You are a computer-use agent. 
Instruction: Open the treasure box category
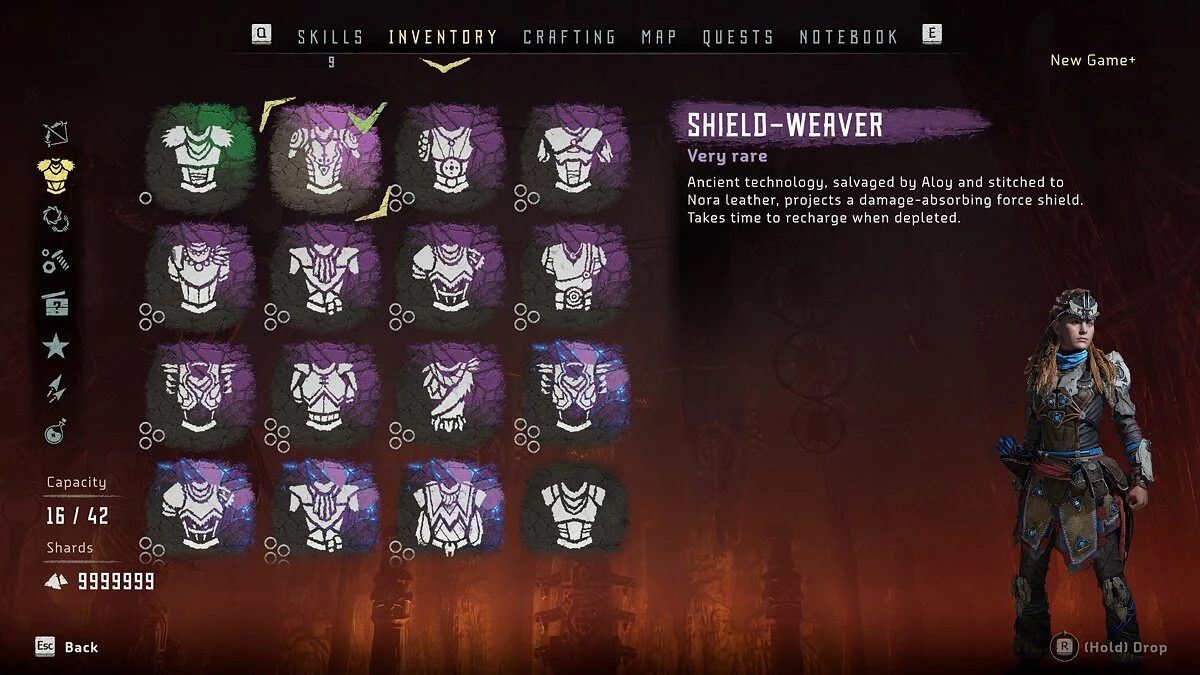[x=56, y=304]
